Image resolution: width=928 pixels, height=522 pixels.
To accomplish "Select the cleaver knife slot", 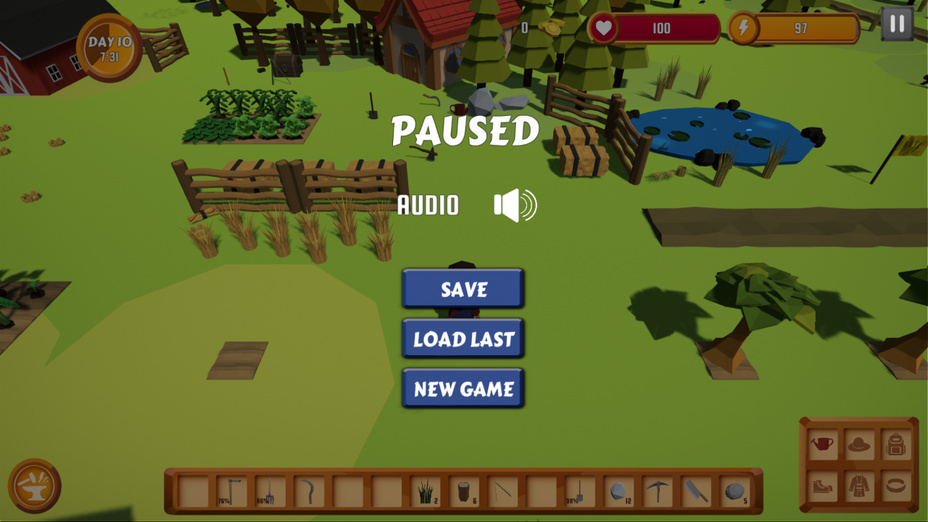I will (x=697, y=491).
